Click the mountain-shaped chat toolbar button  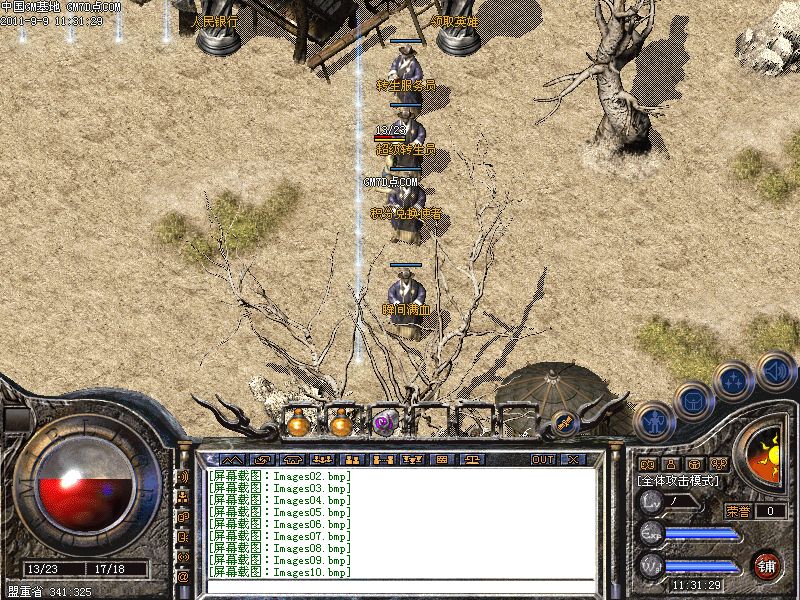[x=232, y=459]
